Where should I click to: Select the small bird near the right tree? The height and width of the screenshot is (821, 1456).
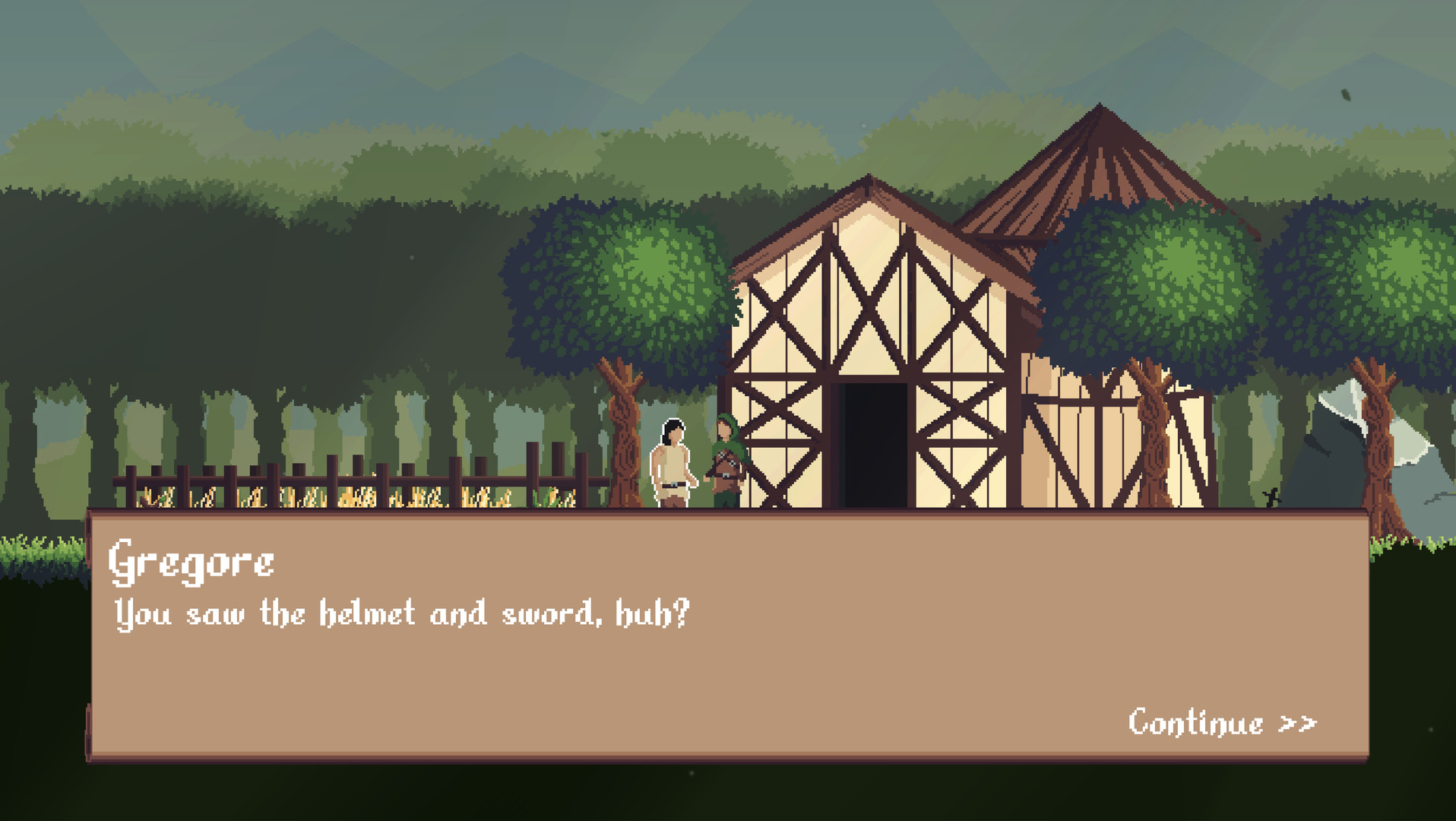point(1271,498)
